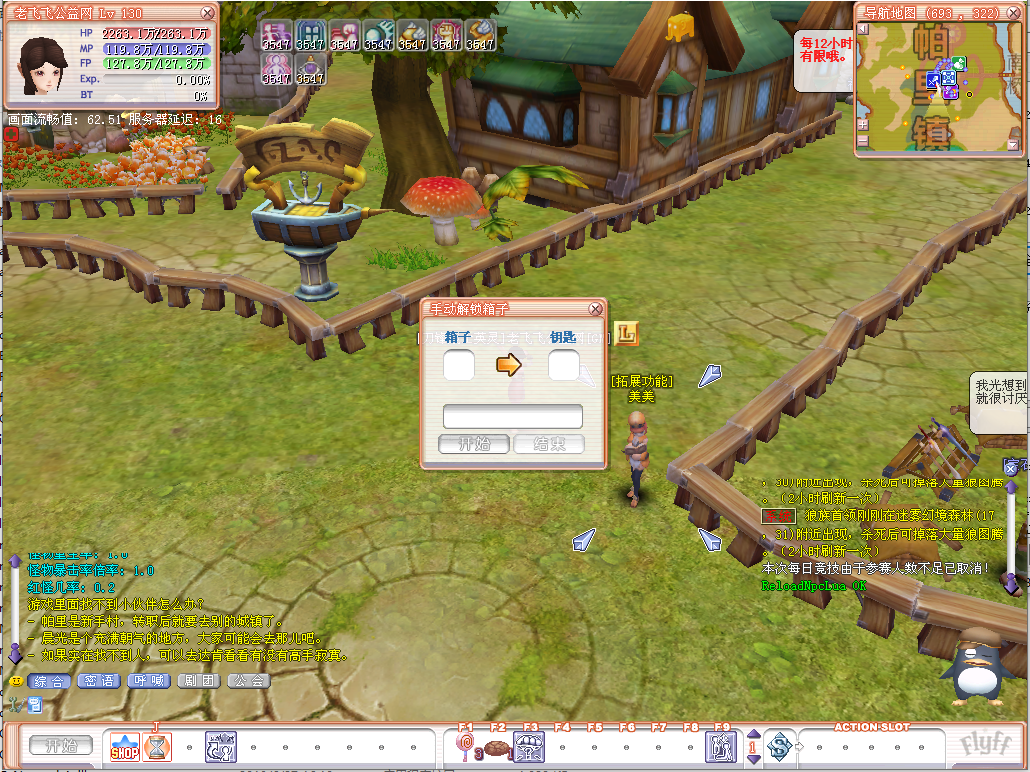This screenshot has height=772, width=1030.
Task: Switch to the 呼喊 chat tab
Action: (x=149, y=681)
